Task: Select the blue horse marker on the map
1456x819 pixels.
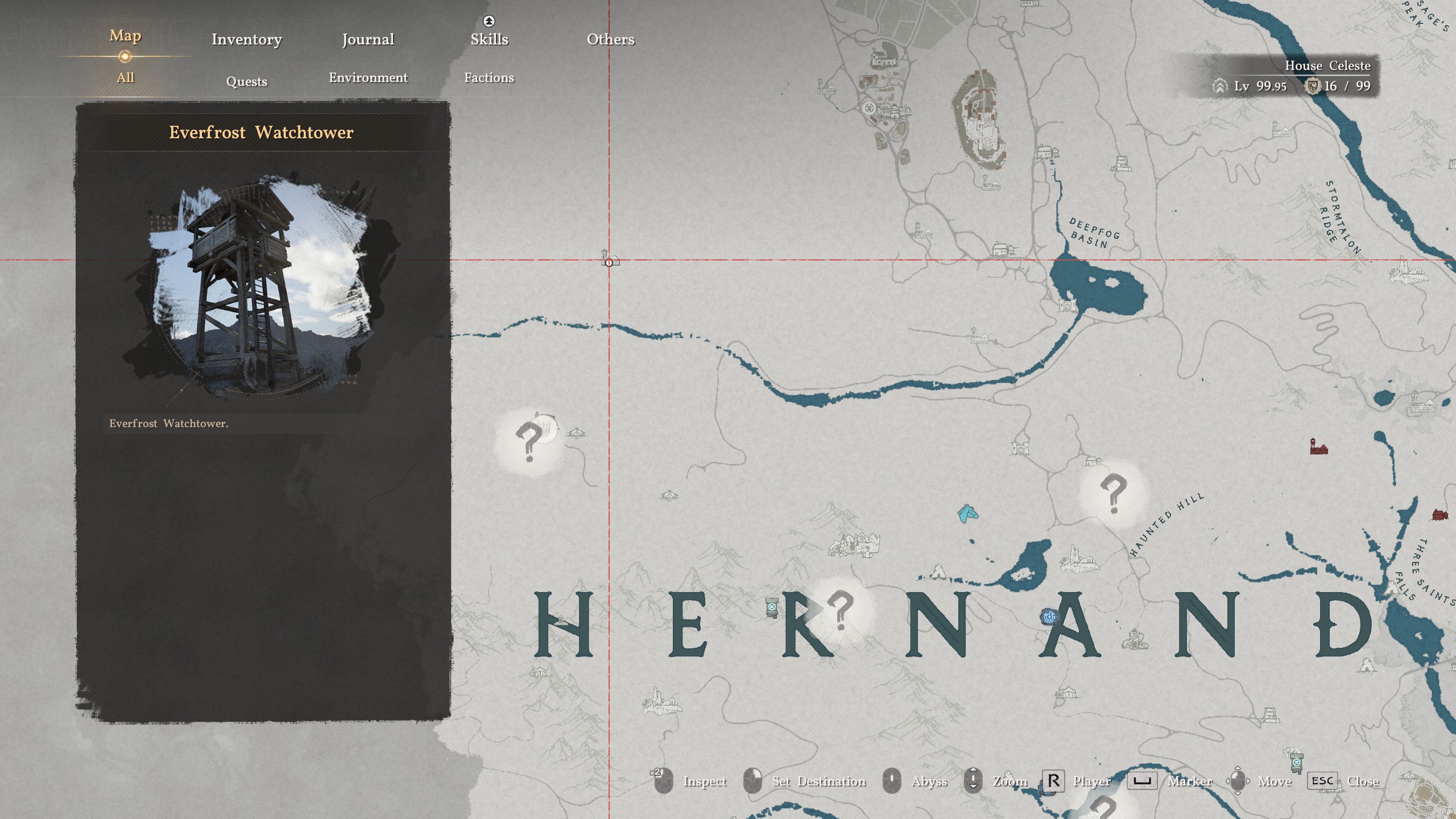Action: (967, 514)
